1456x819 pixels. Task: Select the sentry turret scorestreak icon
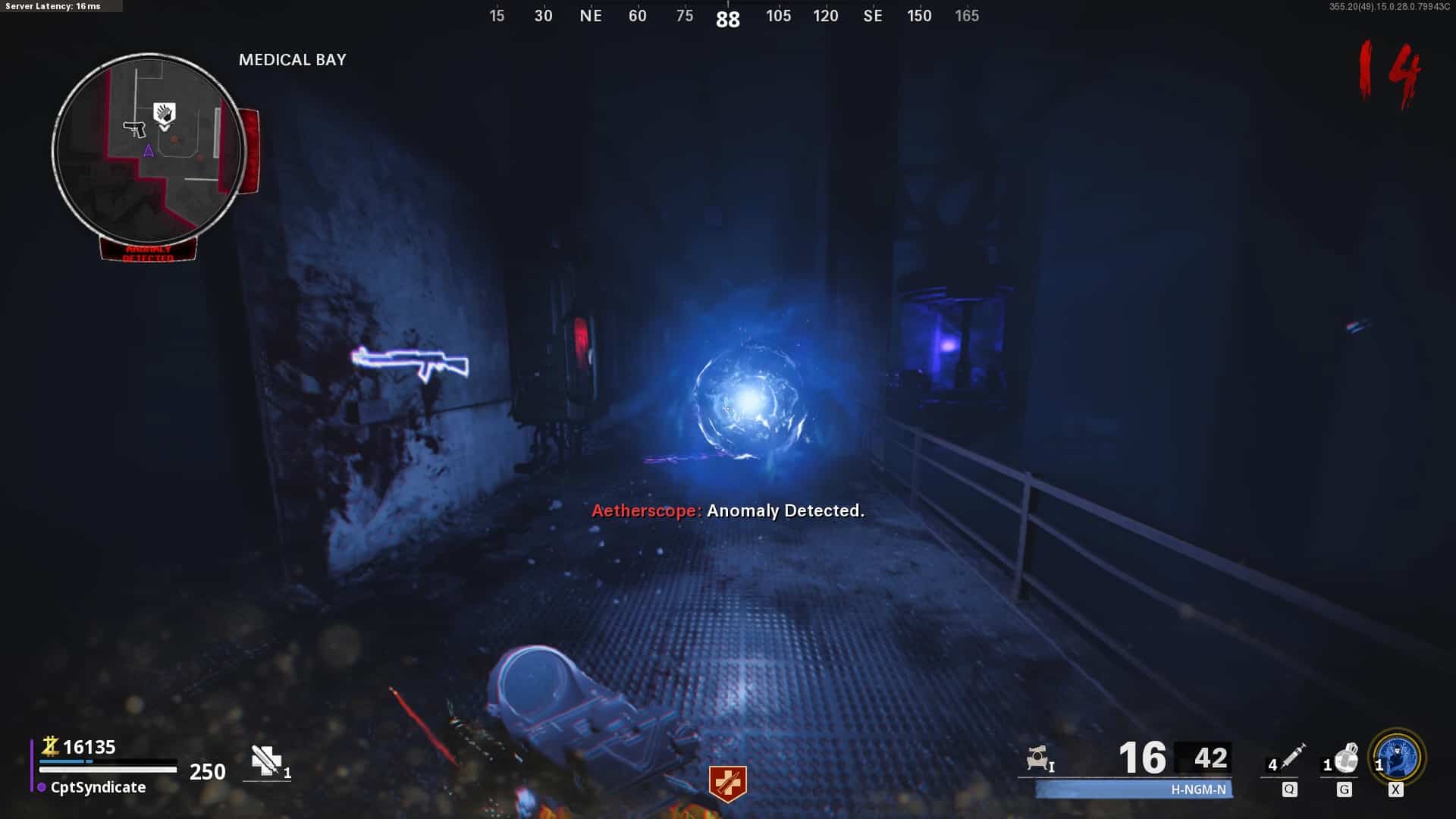(x=1037, y=758)
